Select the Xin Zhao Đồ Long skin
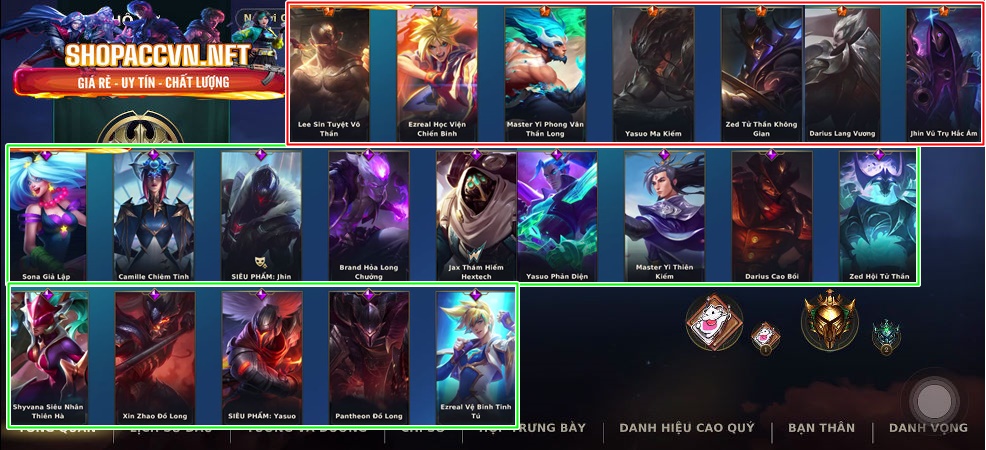This screenshot has width=986, height=450. click(154, 356)
